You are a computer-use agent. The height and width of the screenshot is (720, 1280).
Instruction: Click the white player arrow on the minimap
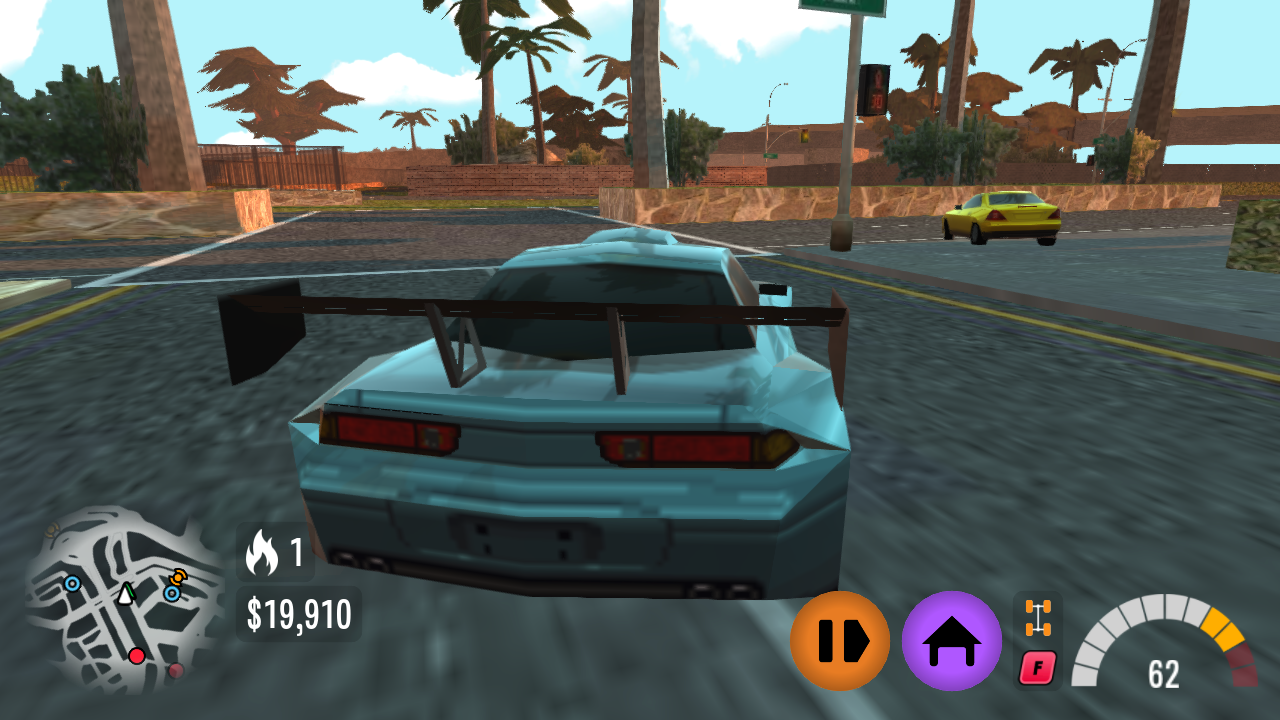(x=125, y=594)
